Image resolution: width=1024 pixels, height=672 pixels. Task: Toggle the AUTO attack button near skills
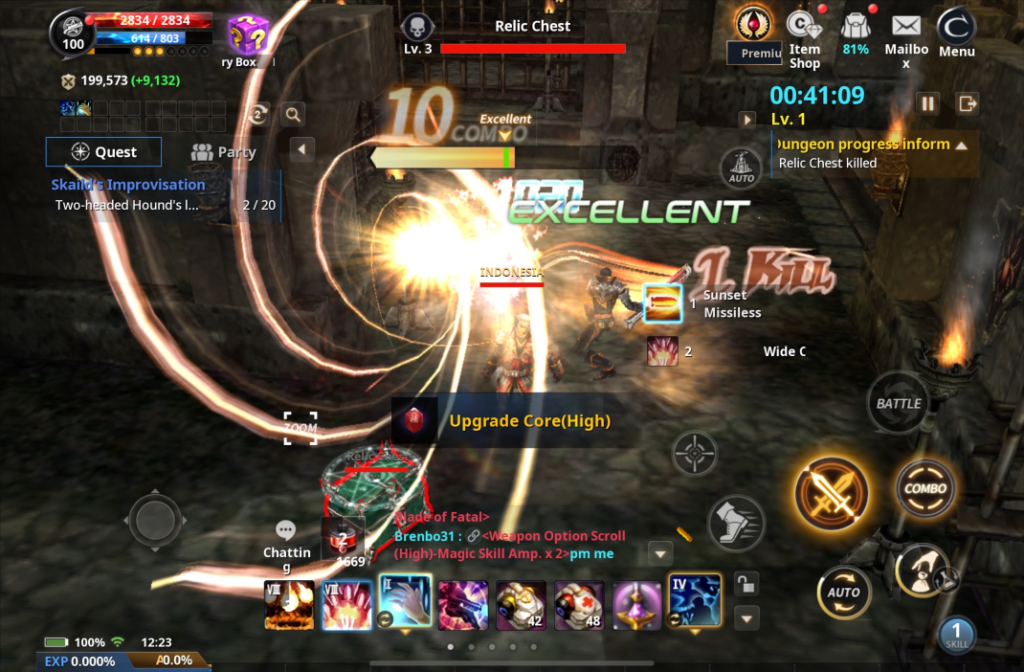point(844,592)
